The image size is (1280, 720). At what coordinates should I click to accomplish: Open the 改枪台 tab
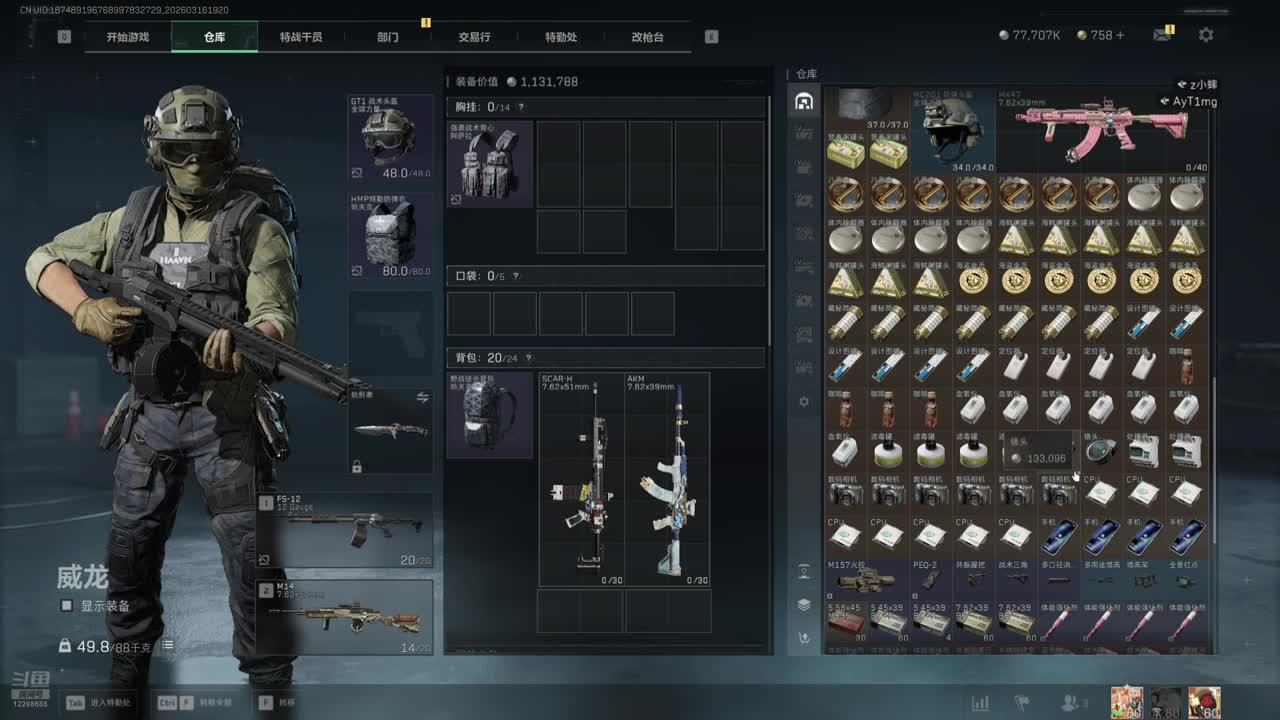(x=647, y=37)
